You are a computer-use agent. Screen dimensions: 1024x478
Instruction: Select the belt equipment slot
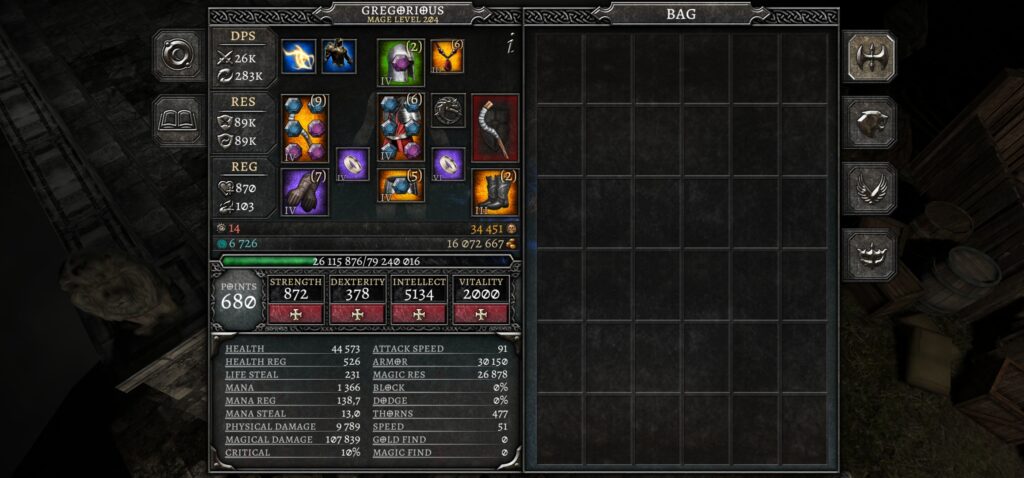click(400, 185)
